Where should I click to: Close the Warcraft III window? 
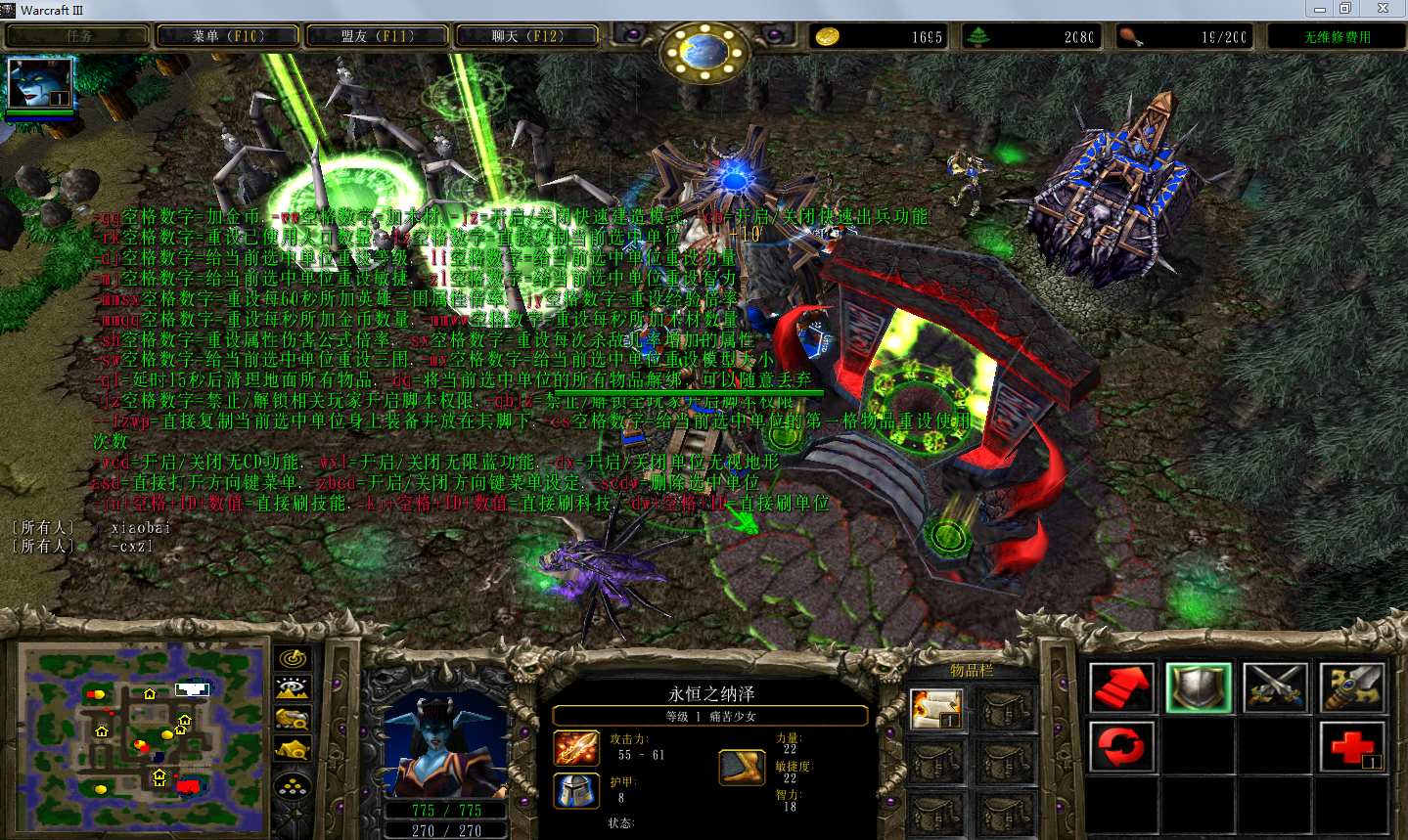[1383, 9]
